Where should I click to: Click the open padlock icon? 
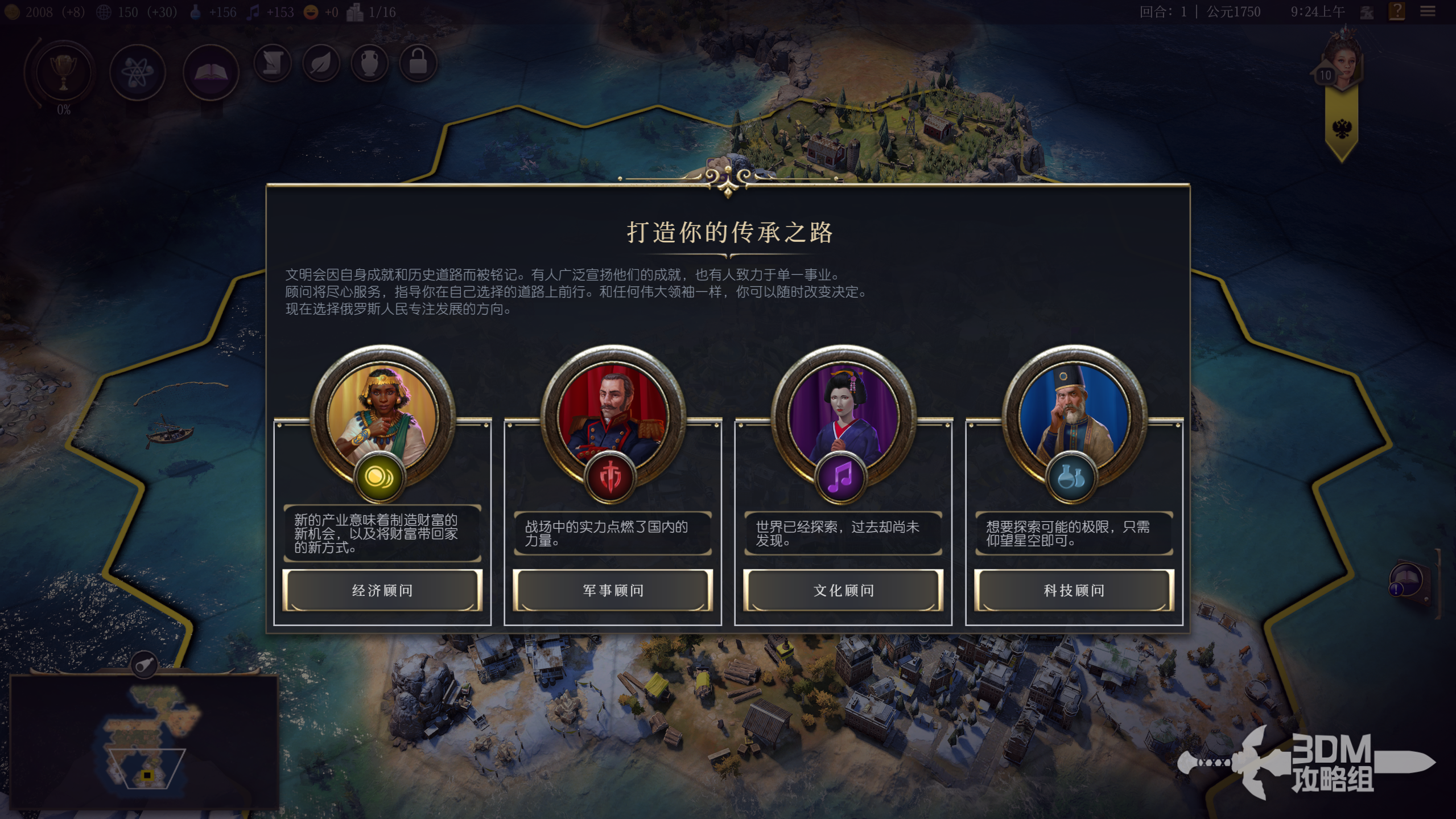coord(418,63)
